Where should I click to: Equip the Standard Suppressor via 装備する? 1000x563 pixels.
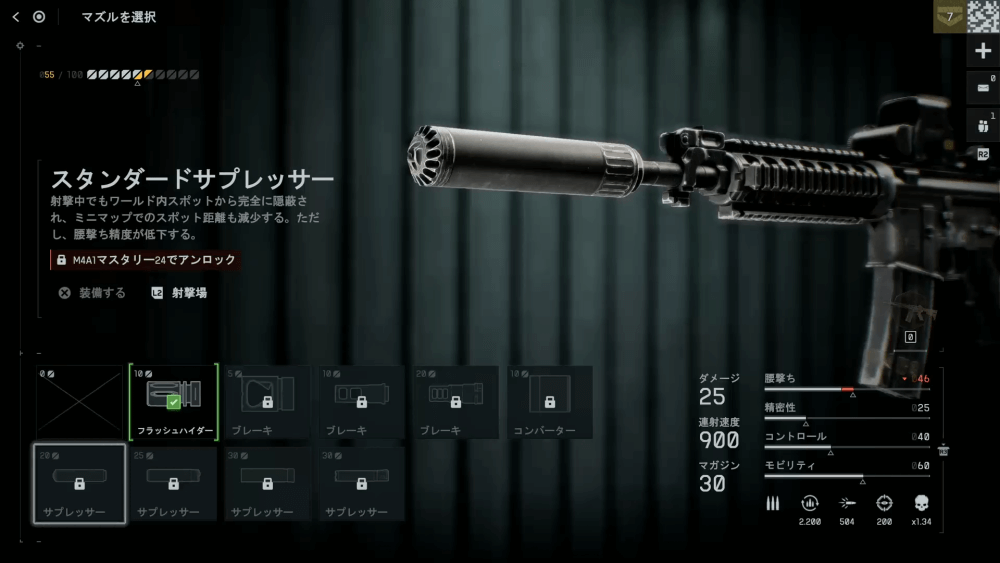pyautogui.click(x=92, y=293)
